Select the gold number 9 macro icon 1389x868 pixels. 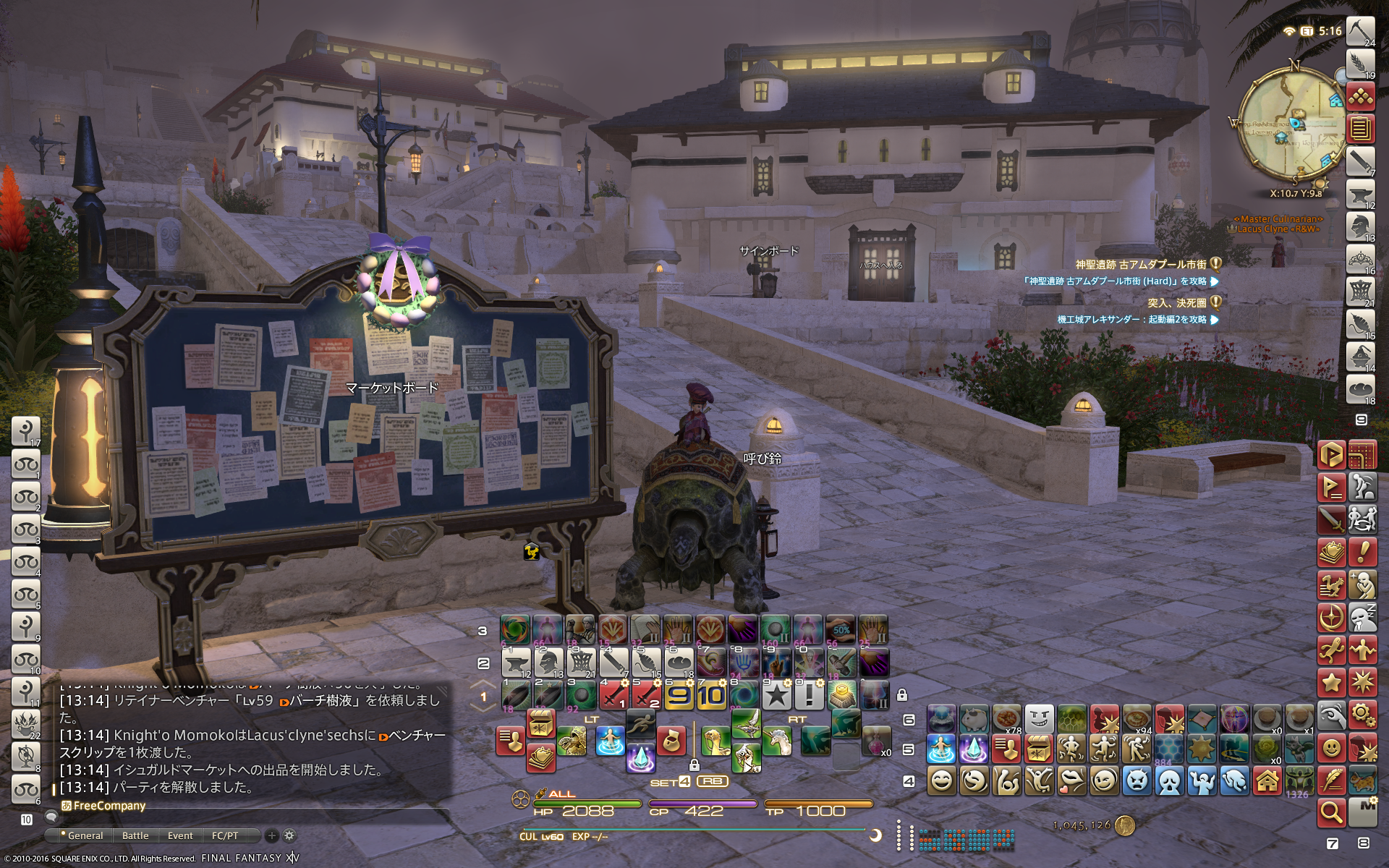click(679, 696)
